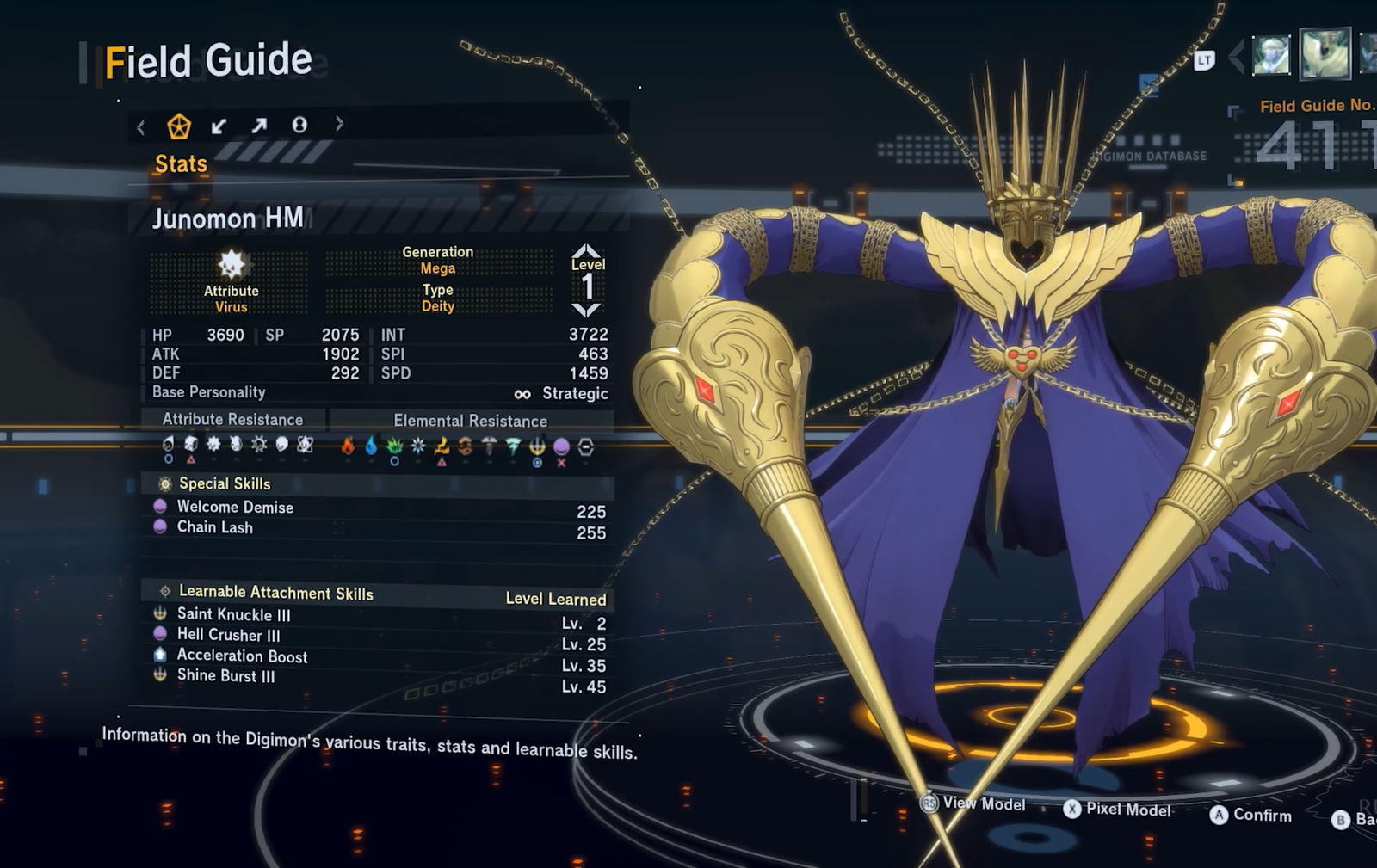Click the right chevron beside the tab icons
Image resolution: width=1377 pixels, height=868 pixels.
pos(339,124)
